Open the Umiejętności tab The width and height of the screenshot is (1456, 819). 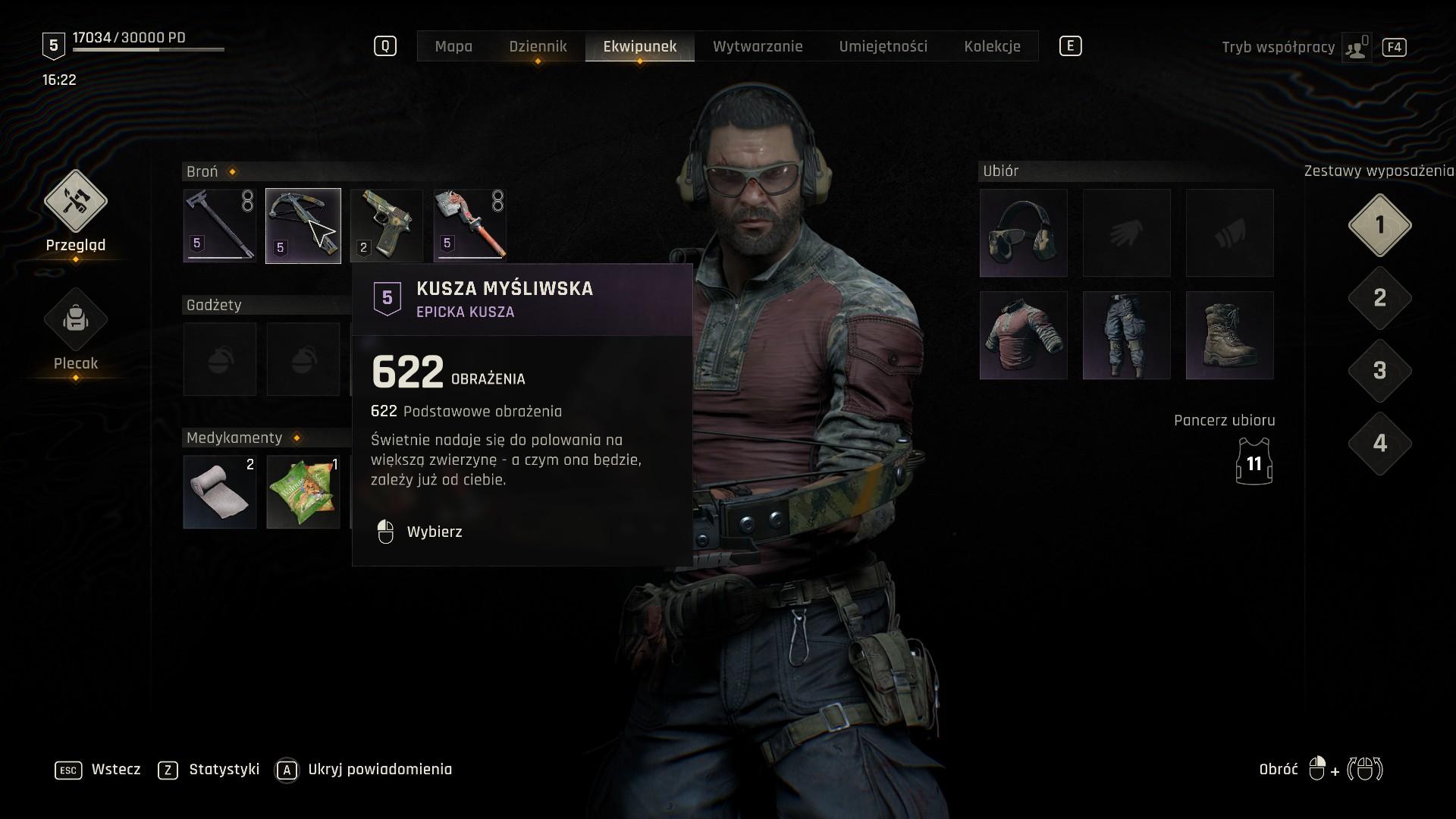click(883, 46)
